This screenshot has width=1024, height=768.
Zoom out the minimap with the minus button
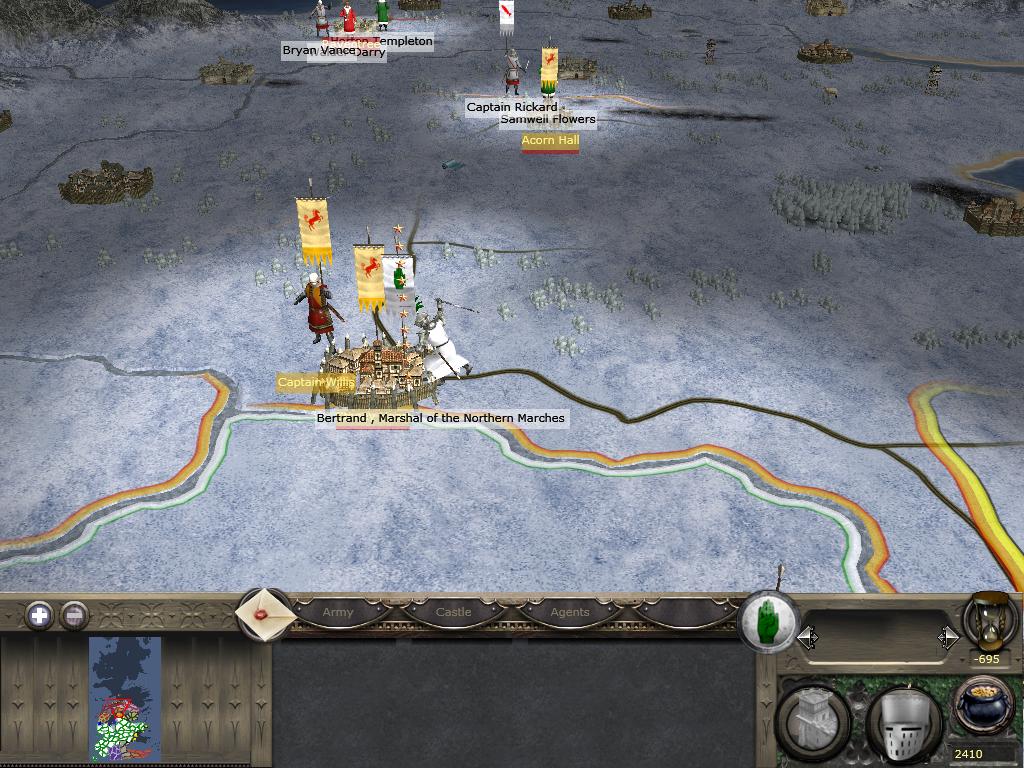[74, 615]
